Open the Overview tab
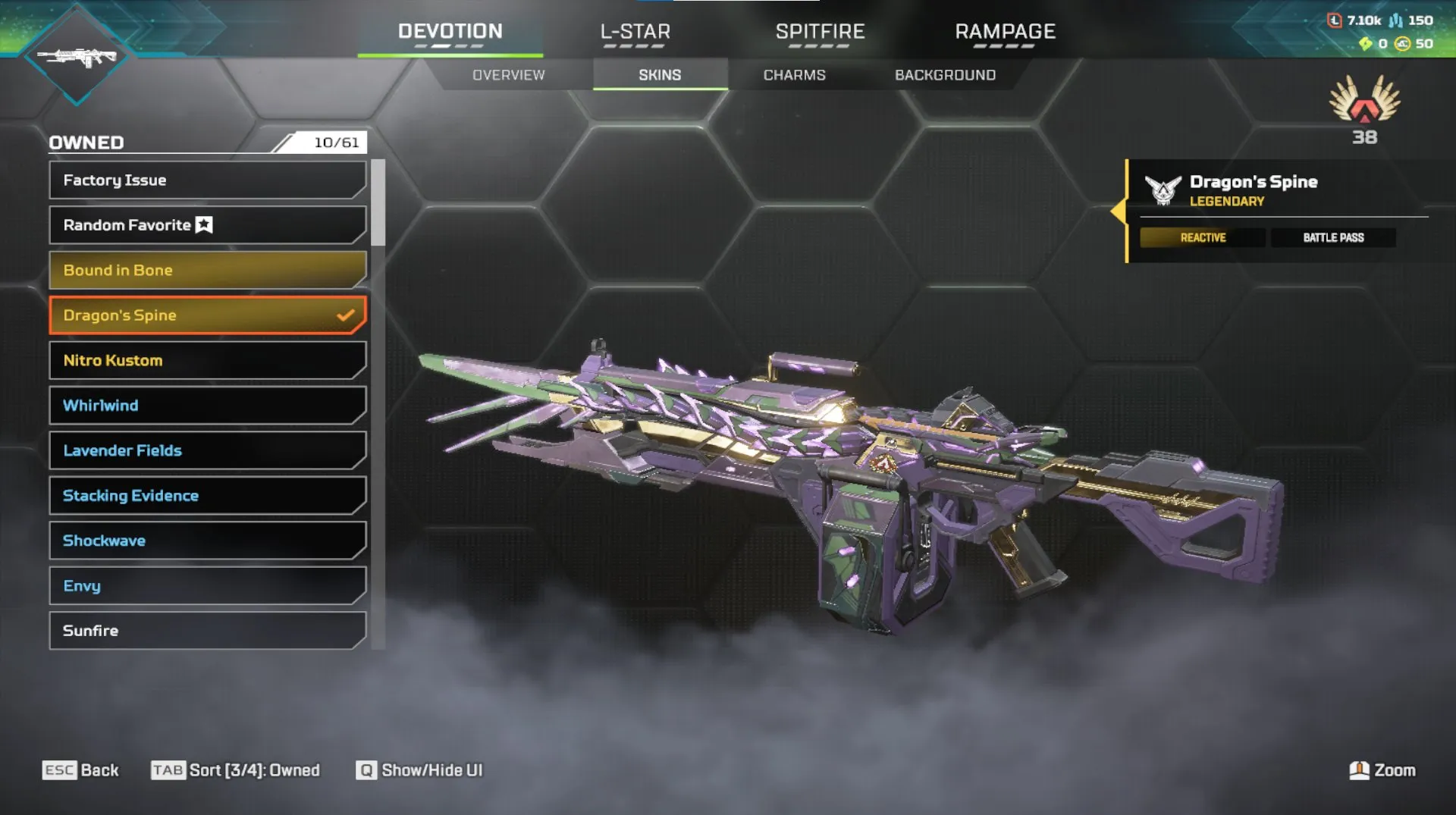This screenshot has width=1456, height=815. [509, 74]
